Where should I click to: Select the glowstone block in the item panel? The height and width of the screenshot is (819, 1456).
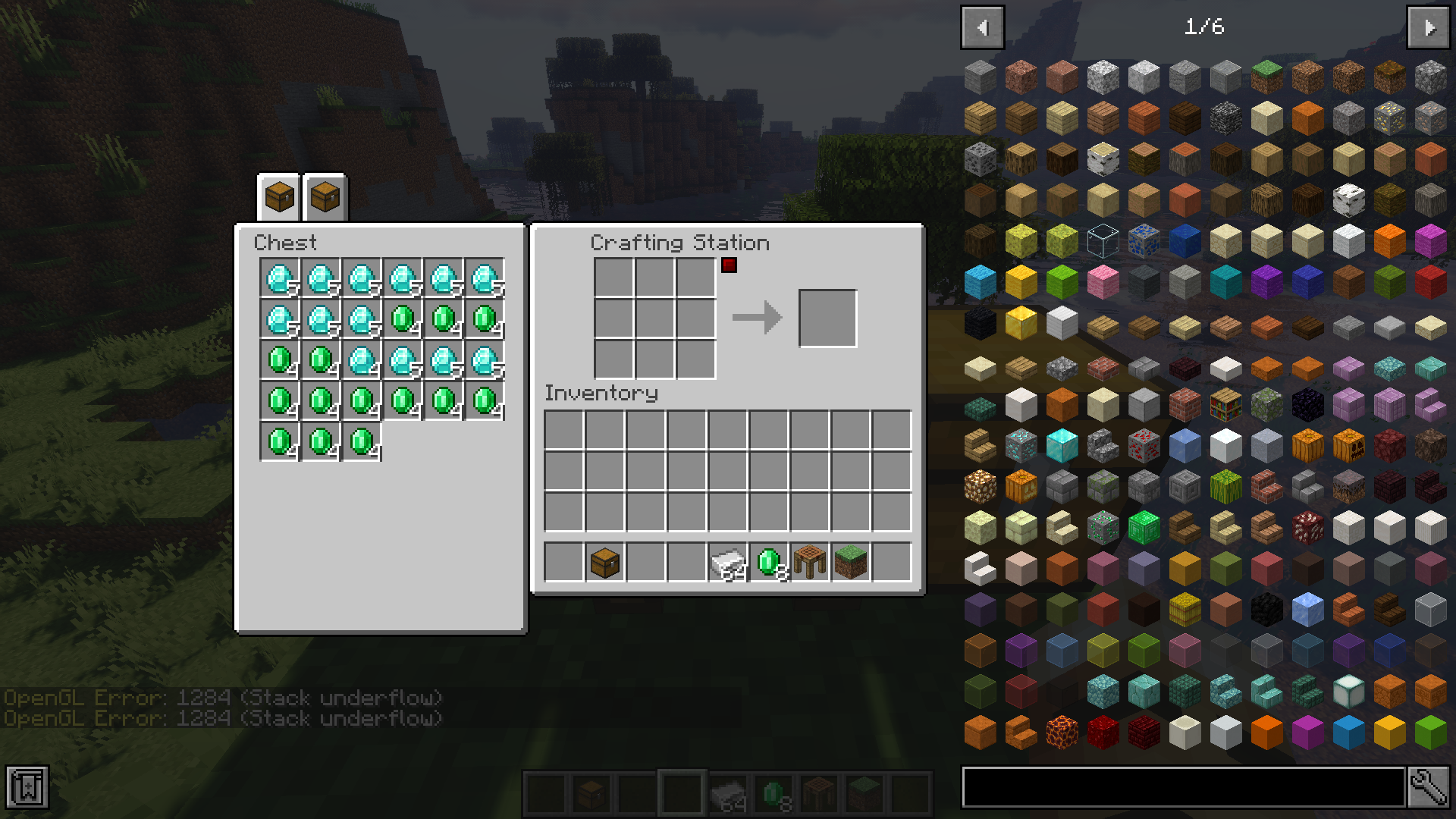pyautogui.click(x=979, y=486)
